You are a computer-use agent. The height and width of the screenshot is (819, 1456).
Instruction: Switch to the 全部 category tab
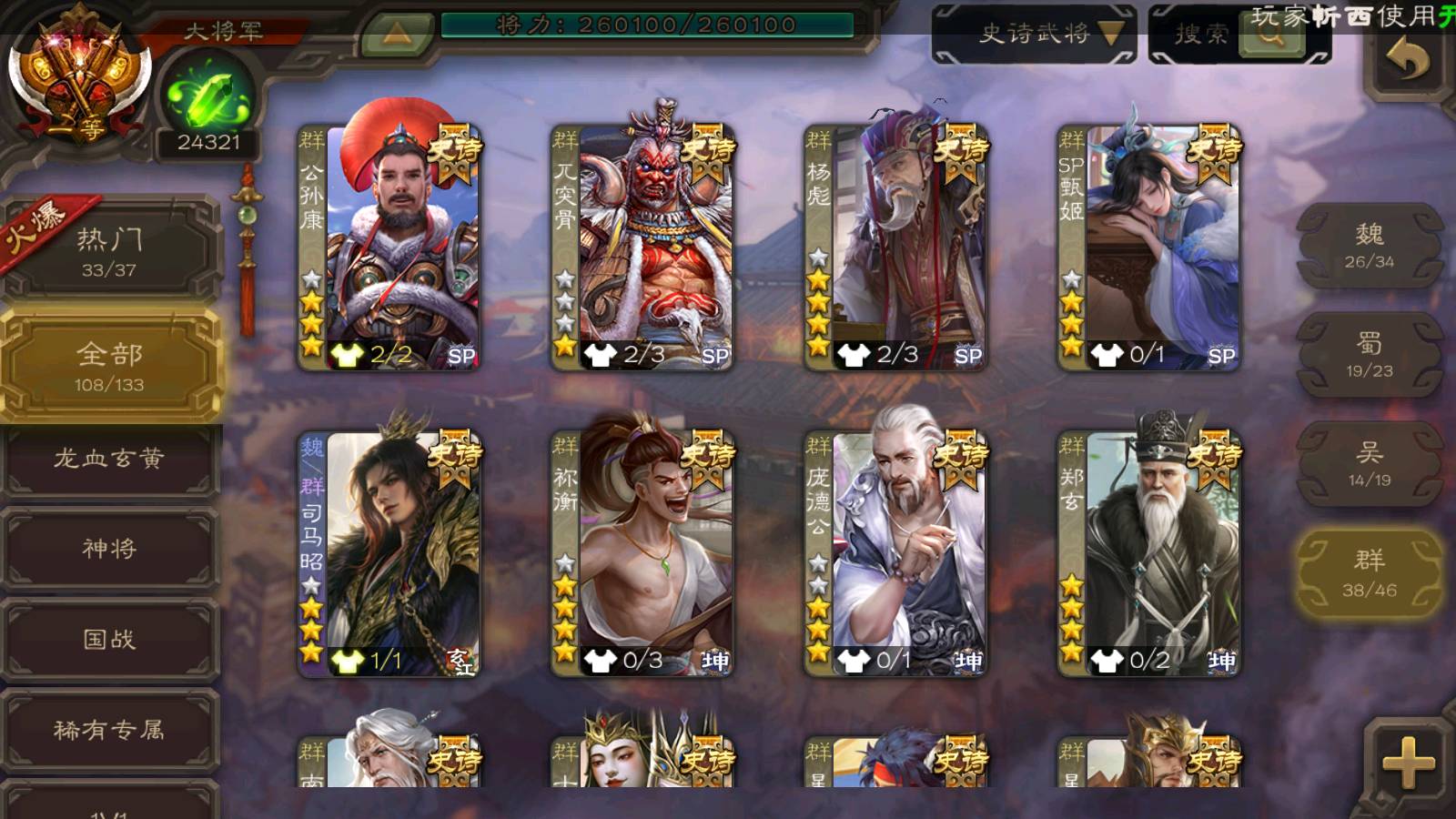tap(109, 366)
